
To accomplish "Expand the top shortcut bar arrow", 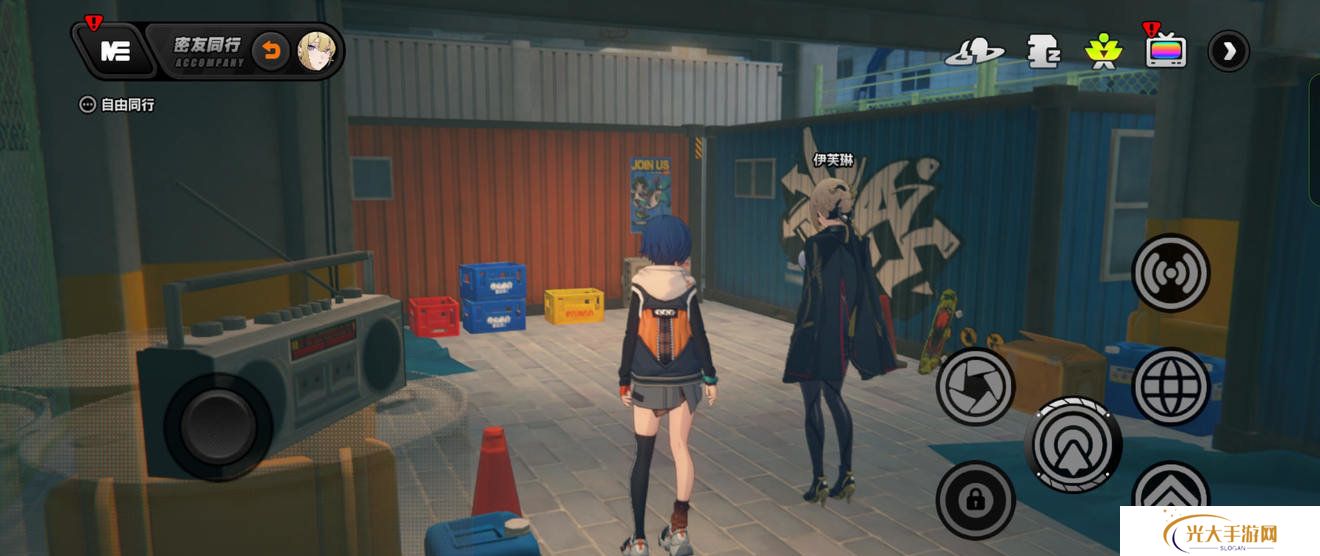I will (x=1228, y=51).
